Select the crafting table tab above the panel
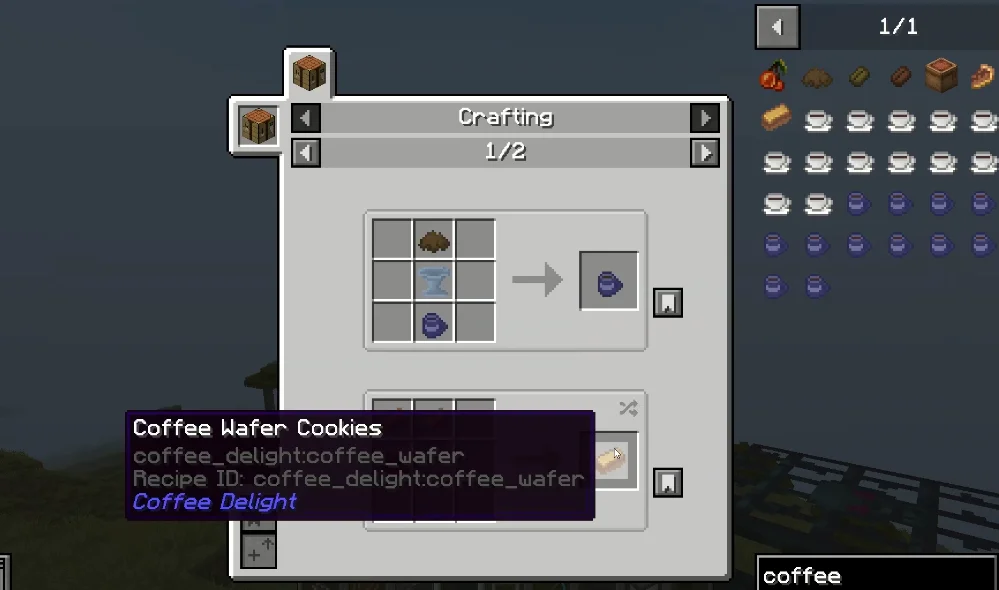This screenshot has height=590, width=999. [309, 74]
